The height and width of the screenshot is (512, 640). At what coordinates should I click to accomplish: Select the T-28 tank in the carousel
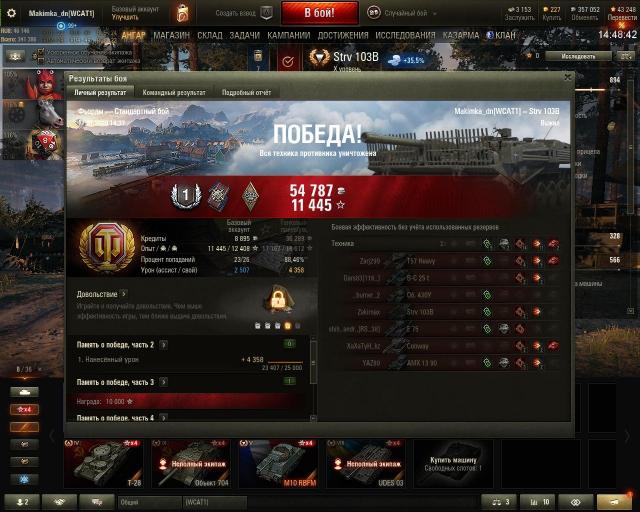coord(102,462)
